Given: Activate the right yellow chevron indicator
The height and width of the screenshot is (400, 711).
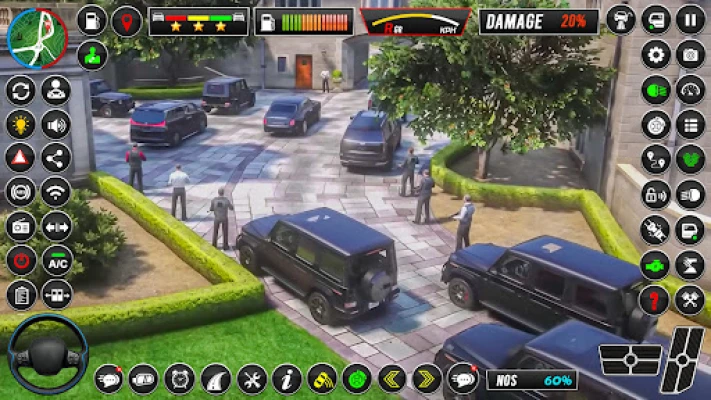Looking at the screenshot, I should tap(427, 379).
